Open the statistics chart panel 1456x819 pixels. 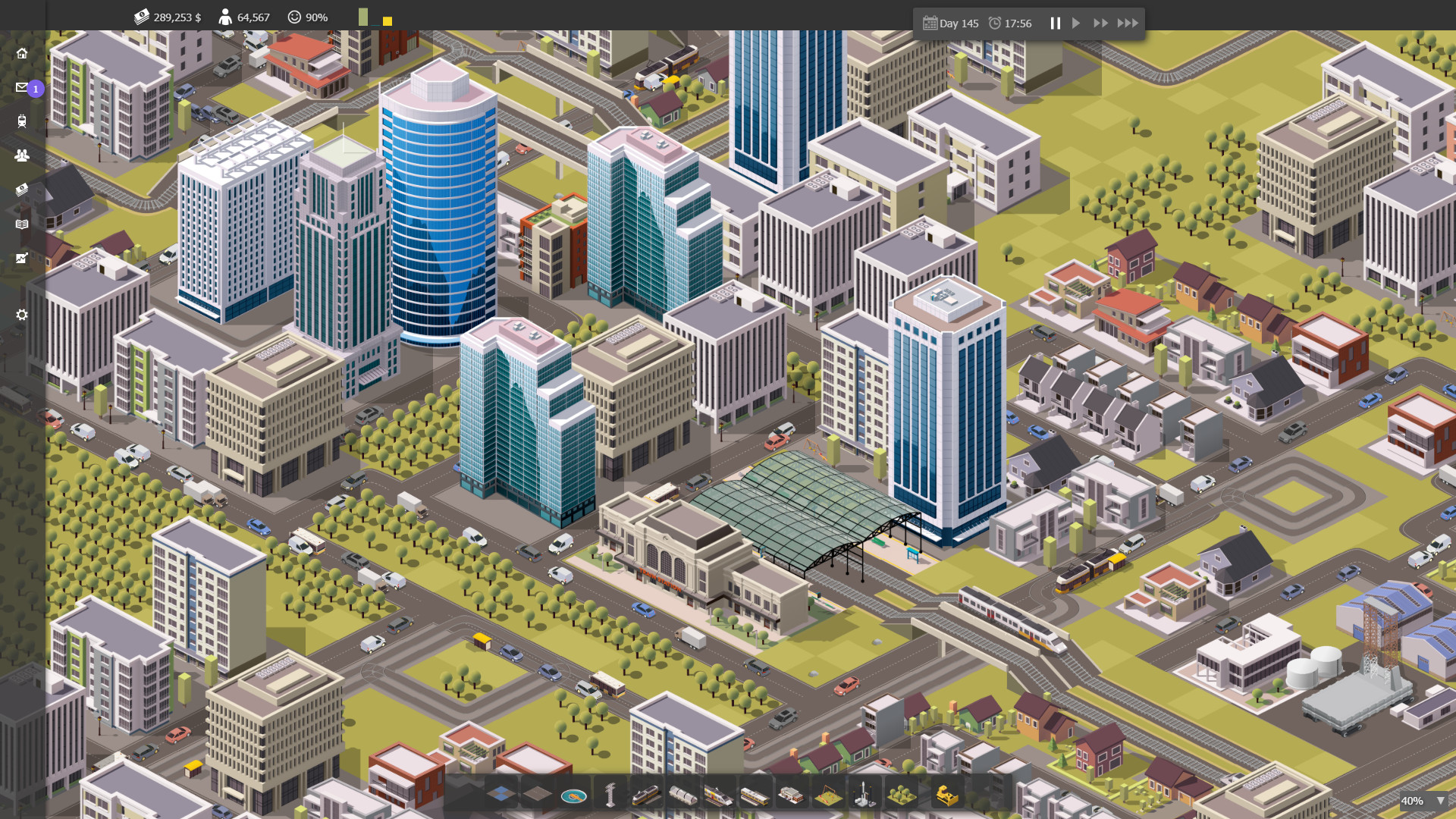[22, 258]
